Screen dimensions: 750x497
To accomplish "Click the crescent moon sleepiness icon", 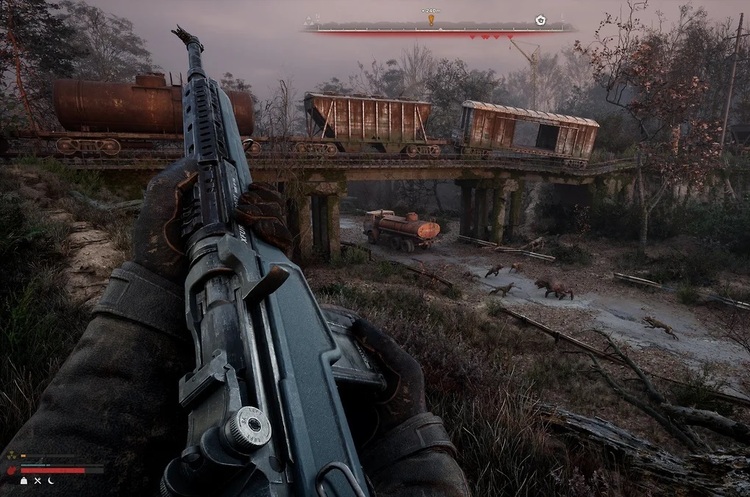I will tap(51, 480).
